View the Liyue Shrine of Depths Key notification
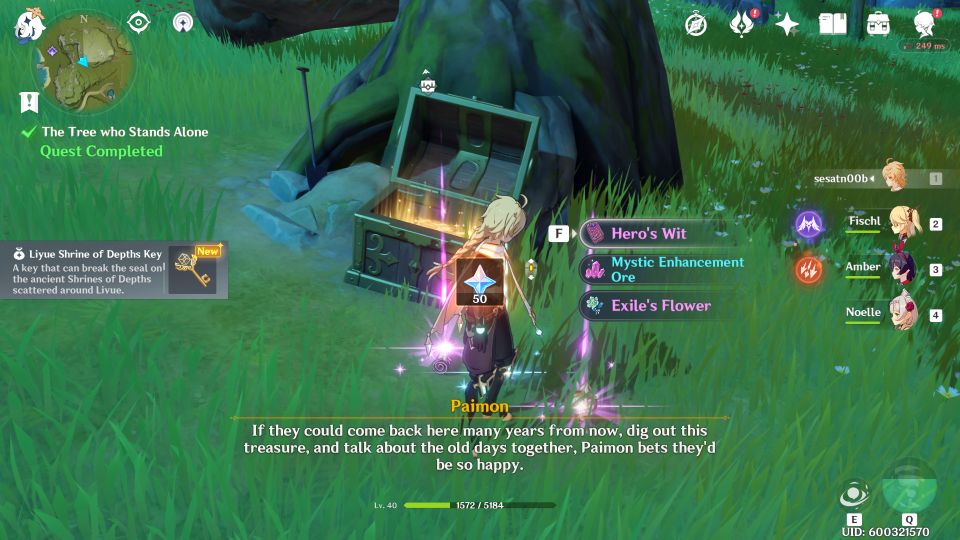This screenshot has width=960, height=540. point(112,270)
